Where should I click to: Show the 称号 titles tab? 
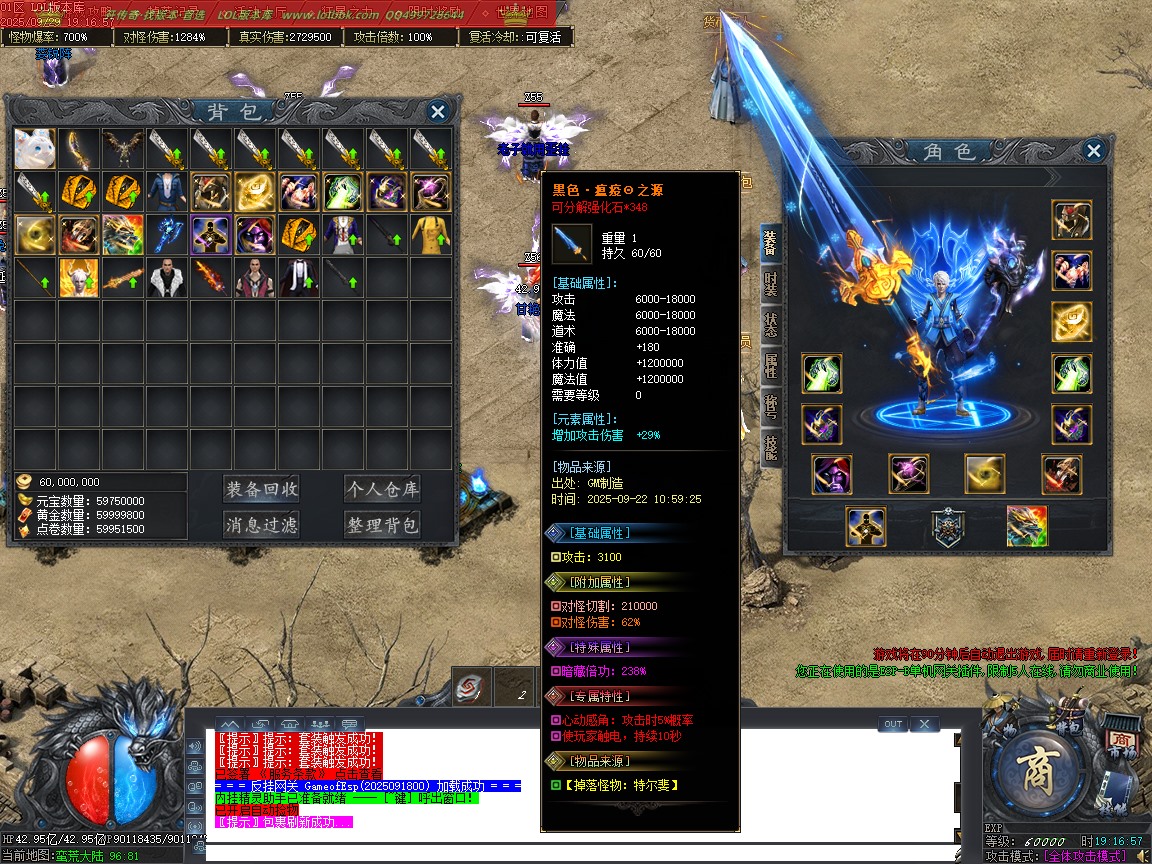[x=770, y=404]
